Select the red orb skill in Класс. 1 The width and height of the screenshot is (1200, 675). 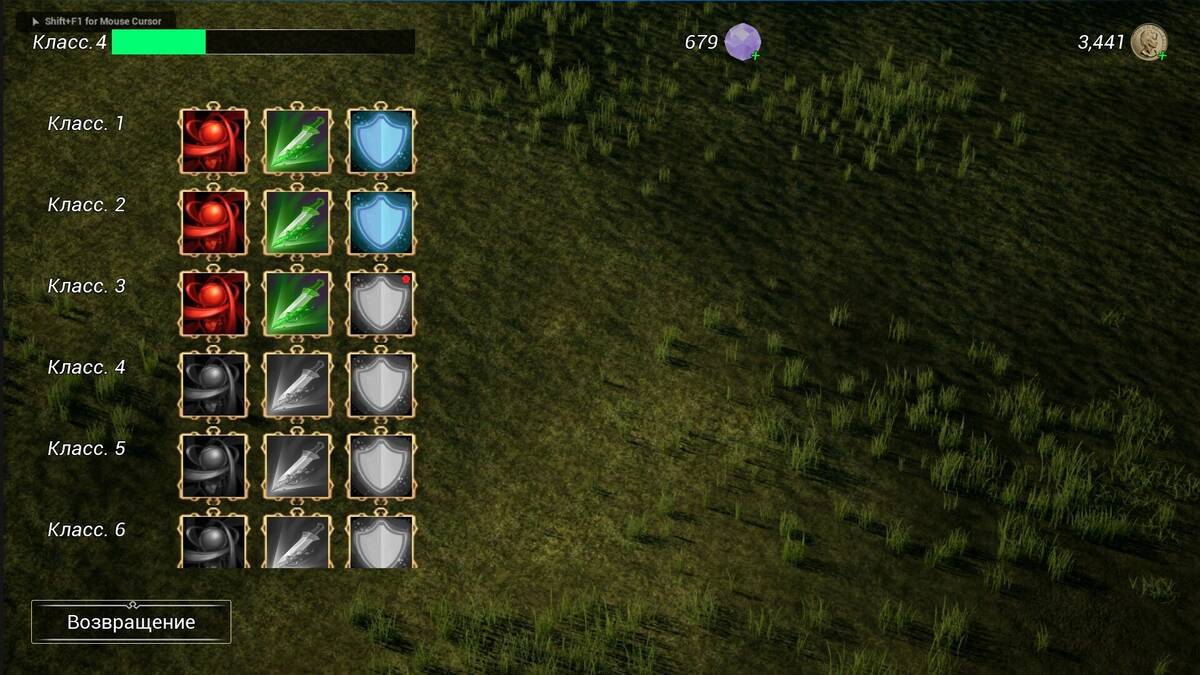click(213, 142)
